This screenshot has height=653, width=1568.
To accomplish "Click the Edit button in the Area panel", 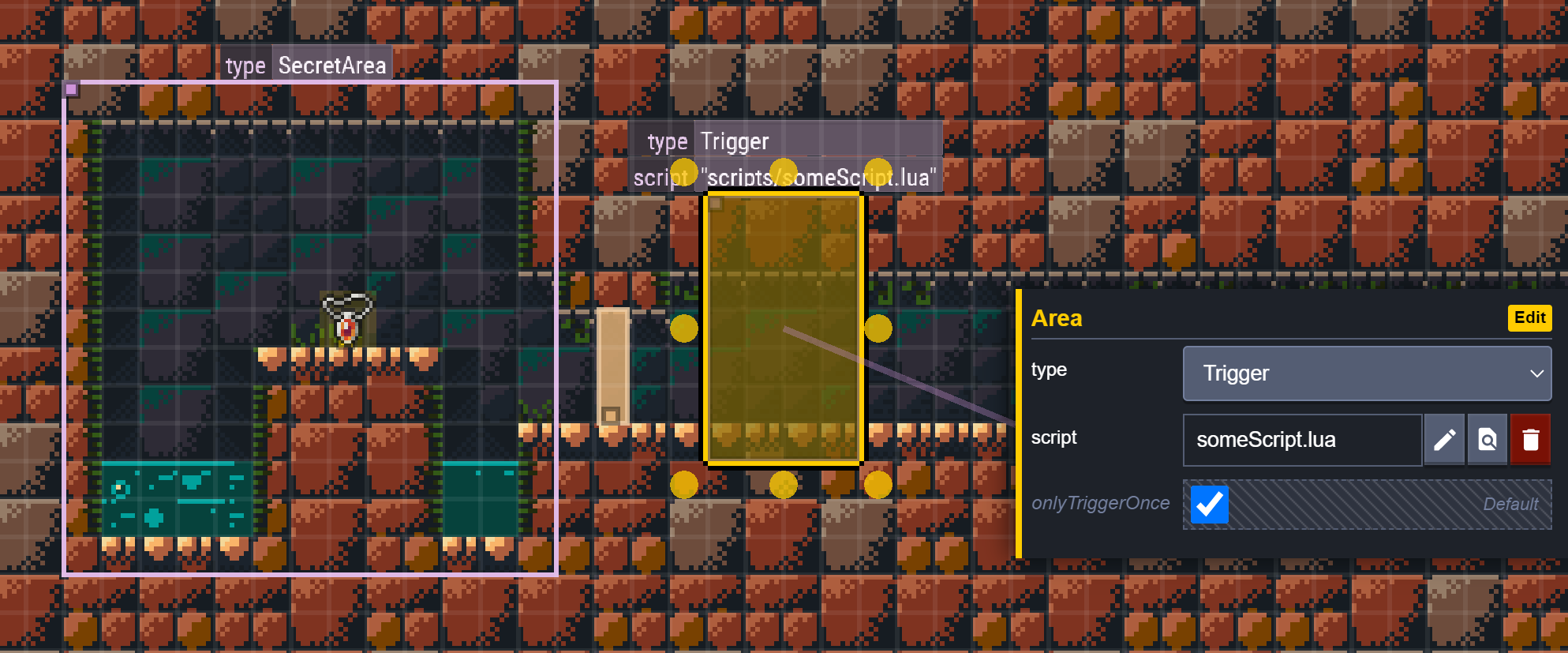I will coord(1529,317).
